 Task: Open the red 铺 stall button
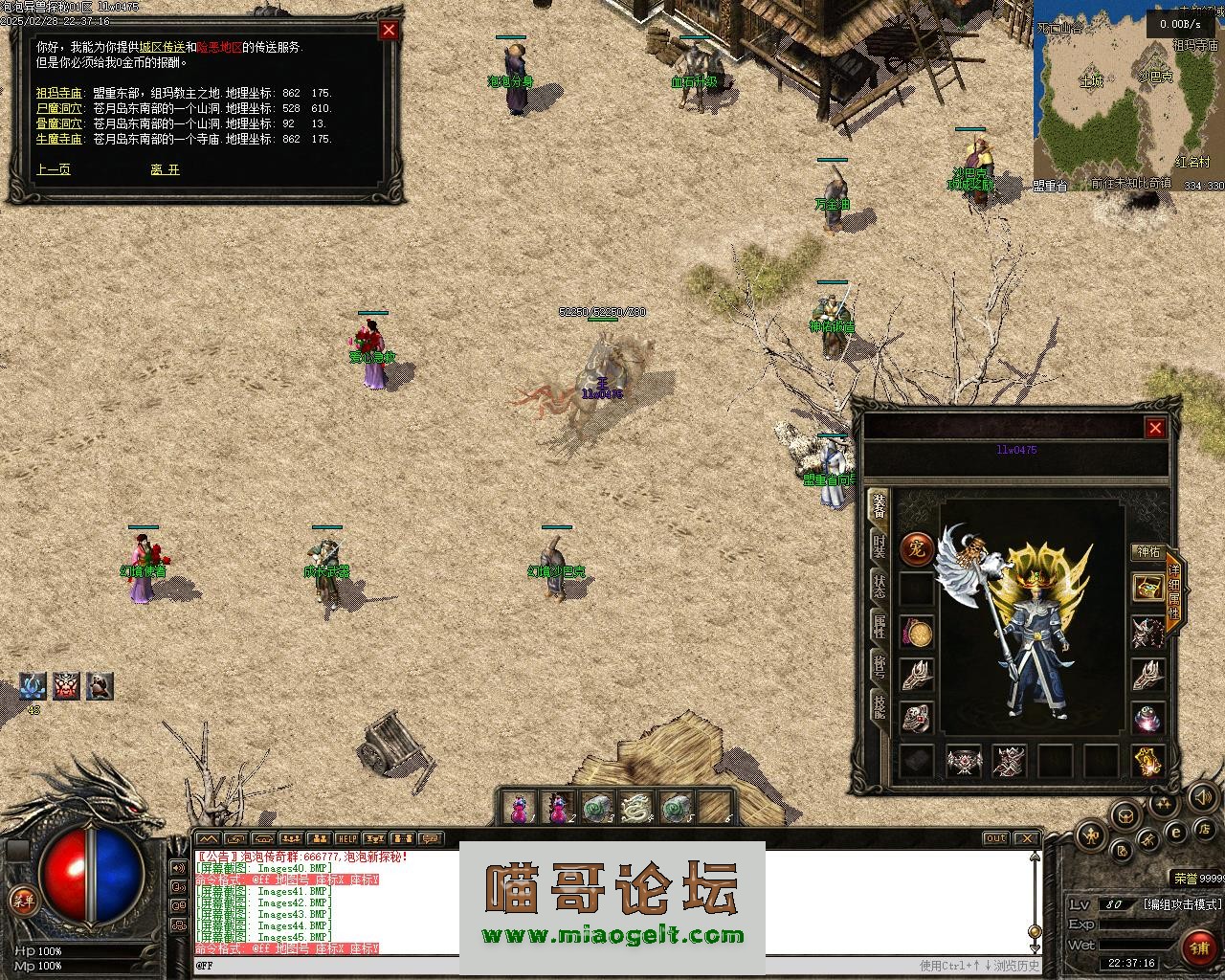click(x=1198, y=947)
